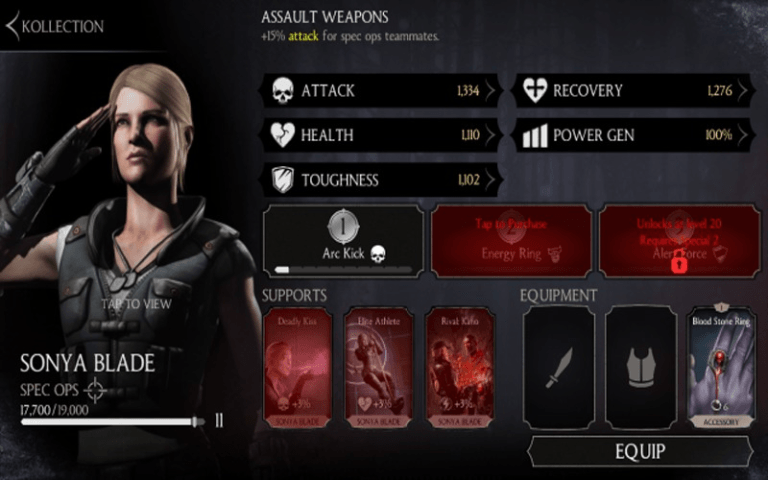Select the Royal Kahn support card
Image resolution: width=768 pixels, height=480 pixels.
coord(460,367)
